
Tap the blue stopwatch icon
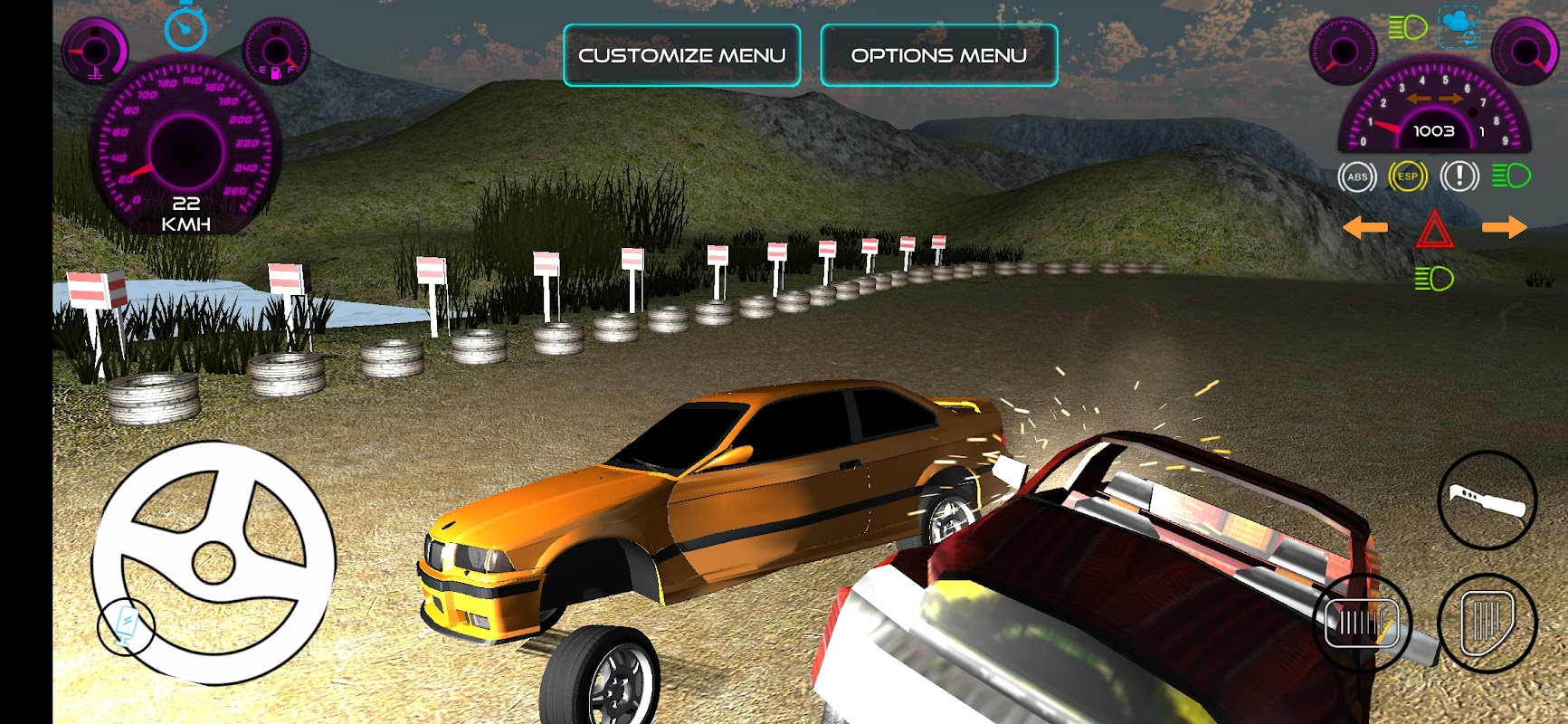pos(185,28)
